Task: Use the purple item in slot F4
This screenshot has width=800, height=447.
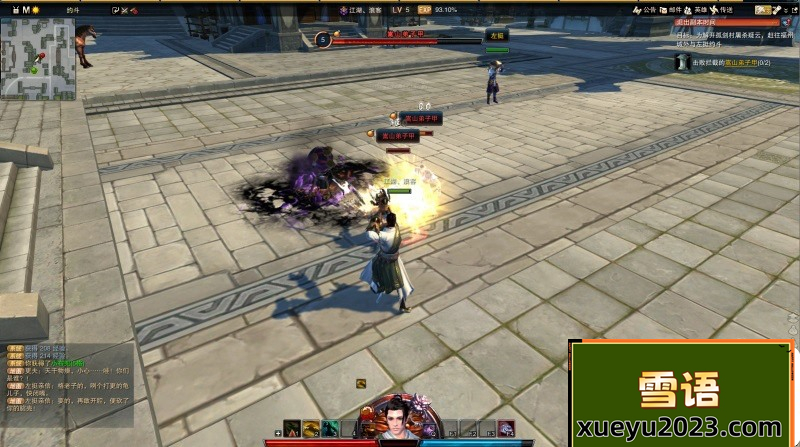Action: click(x=506, y=429)
